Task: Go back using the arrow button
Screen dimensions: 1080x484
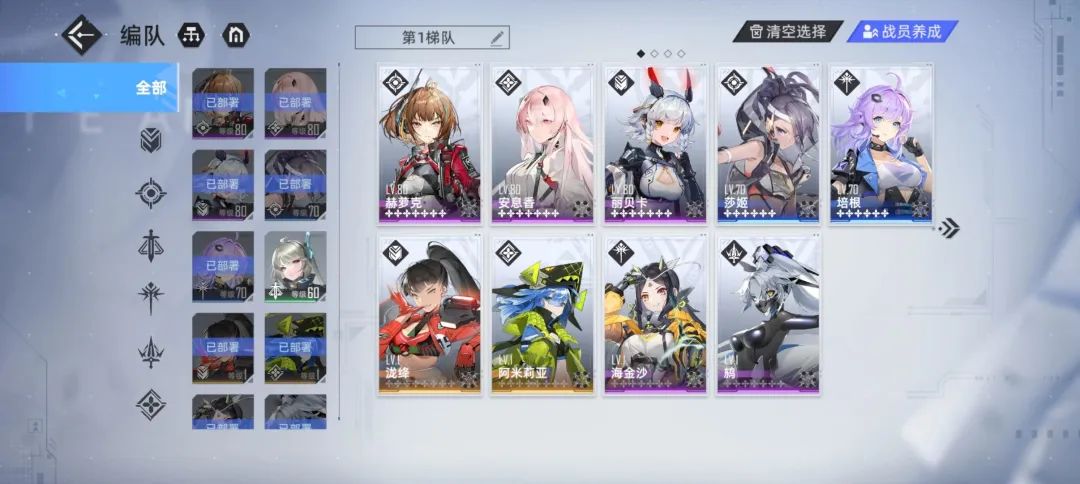Action: (82, 35)
